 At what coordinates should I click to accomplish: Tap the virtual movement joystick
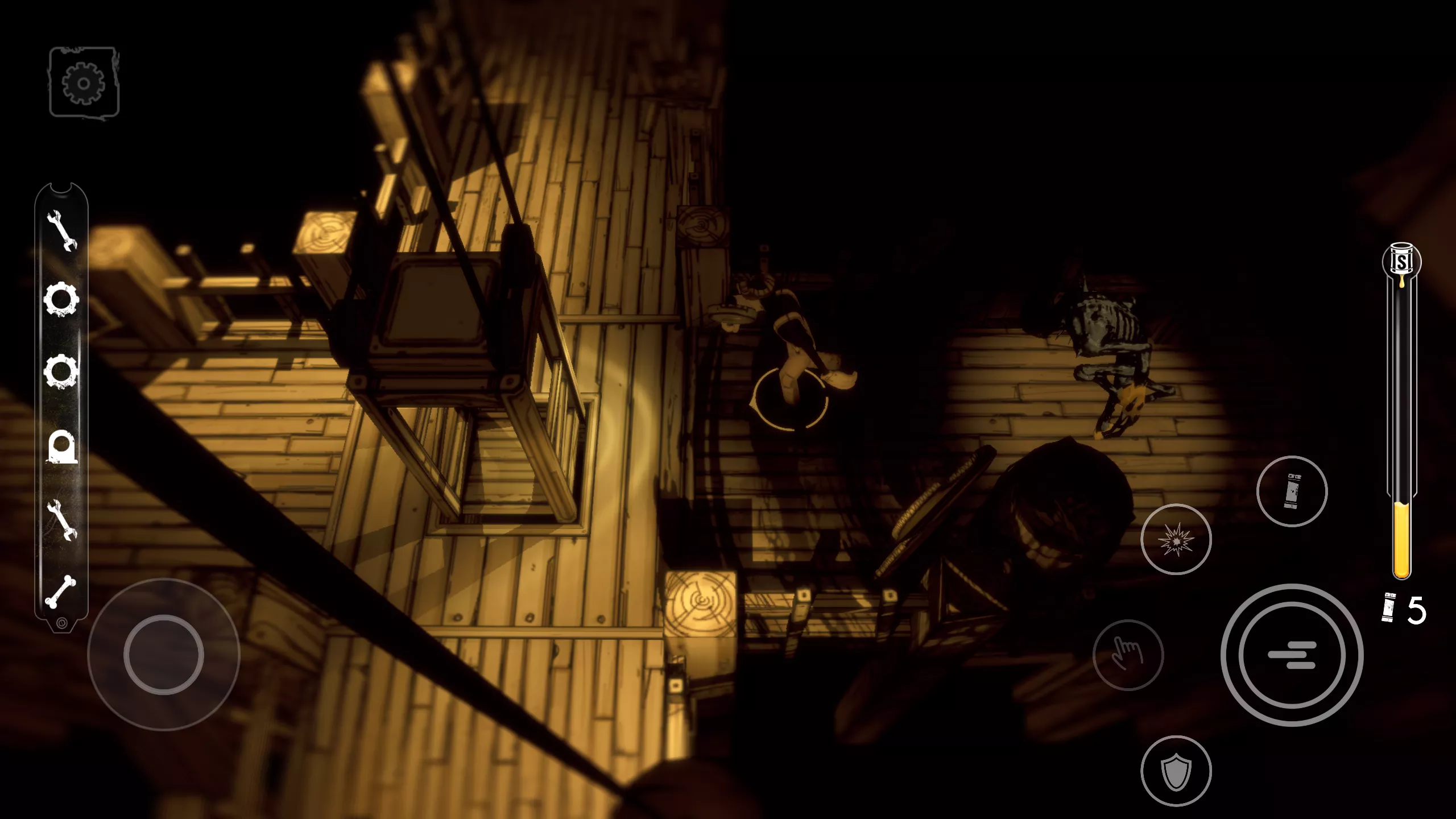tap(164, 655)
